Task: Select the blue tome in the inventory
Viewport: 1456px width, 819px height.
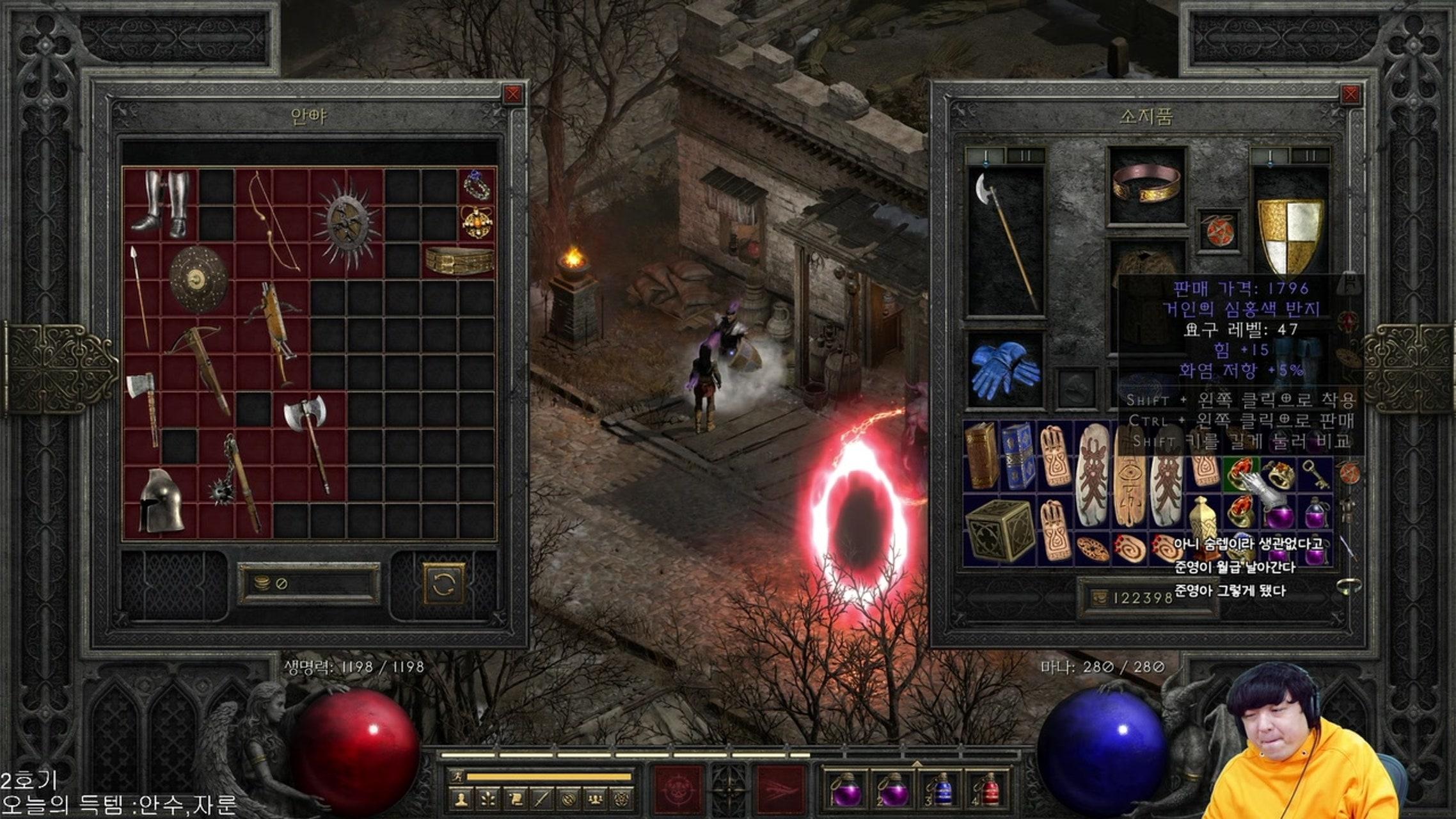Action: tap(1017, 456)
